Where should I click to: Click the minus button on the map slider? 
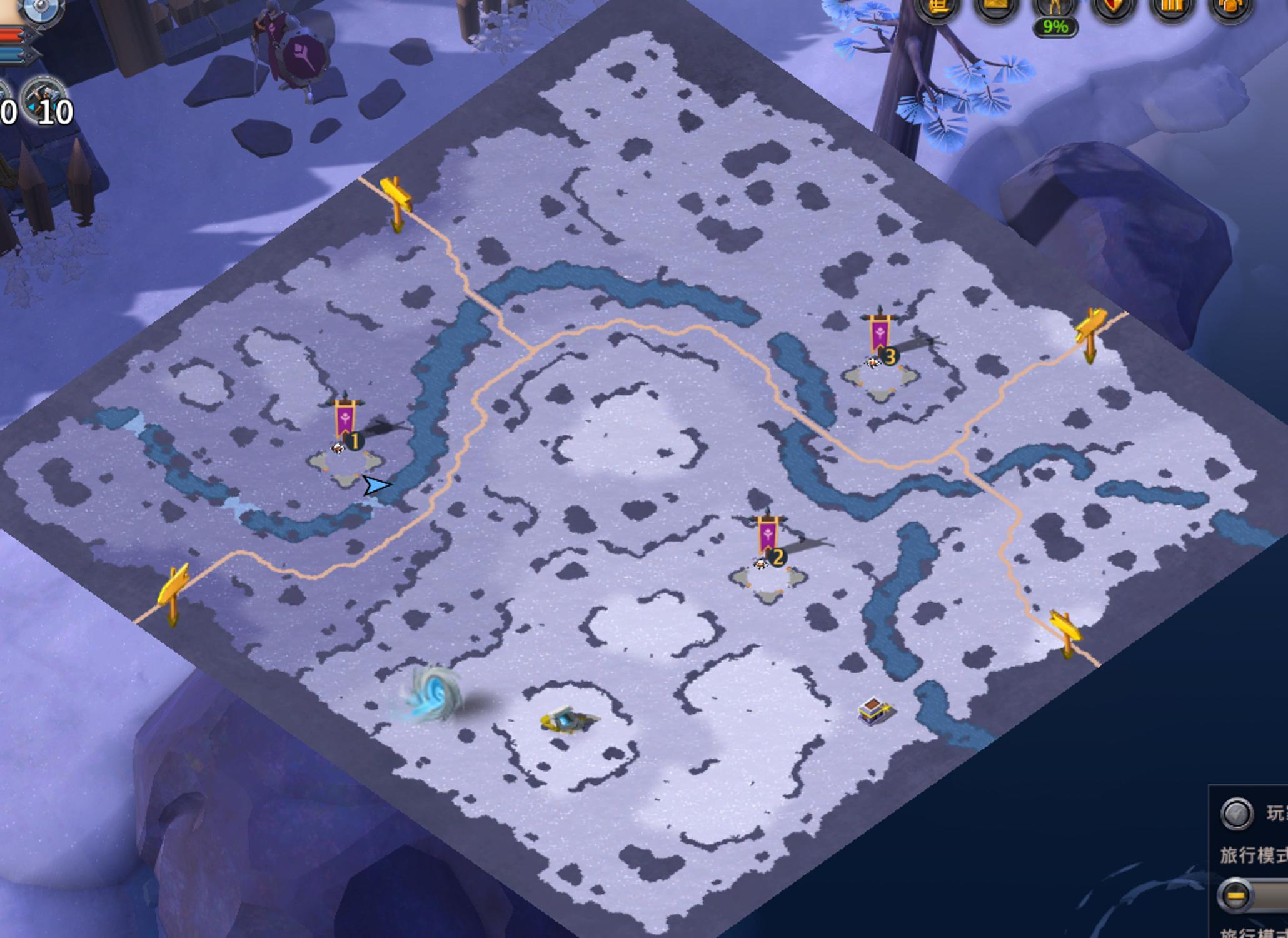click(1235, 895)
